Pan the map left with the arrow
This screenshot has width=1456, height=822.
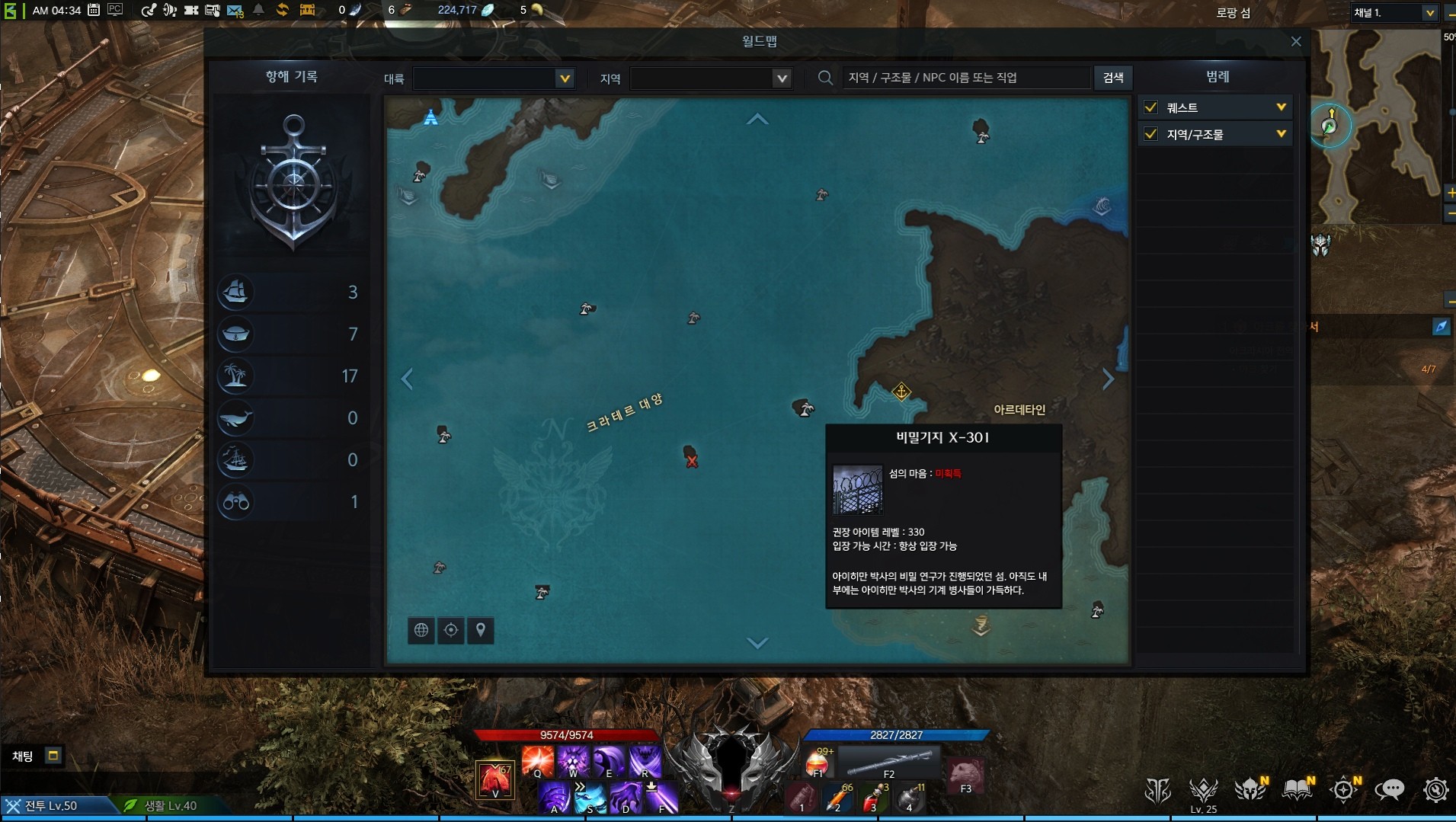click(407, 379)
